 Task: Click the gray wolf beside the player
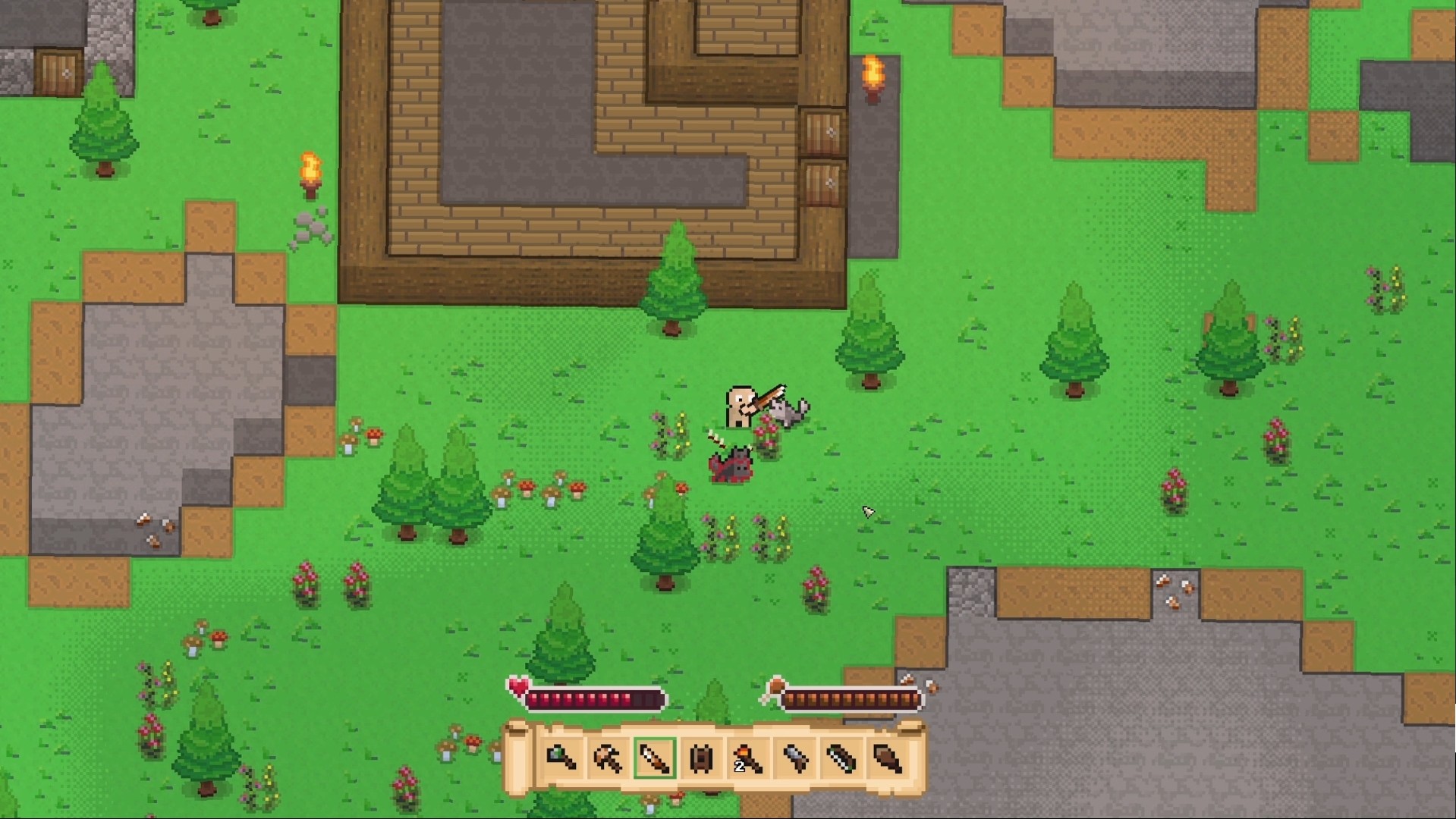[788, 410]
